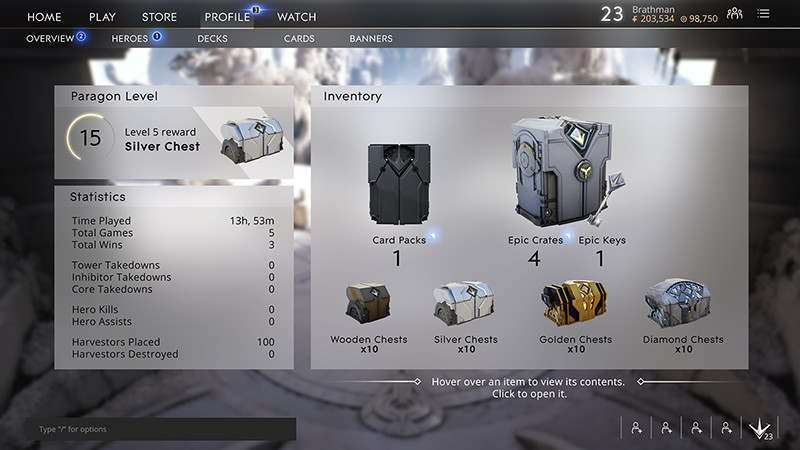Open the list menu icon
Image resolution: width=800 pixels, height=450 pixels.
[764, 14]
